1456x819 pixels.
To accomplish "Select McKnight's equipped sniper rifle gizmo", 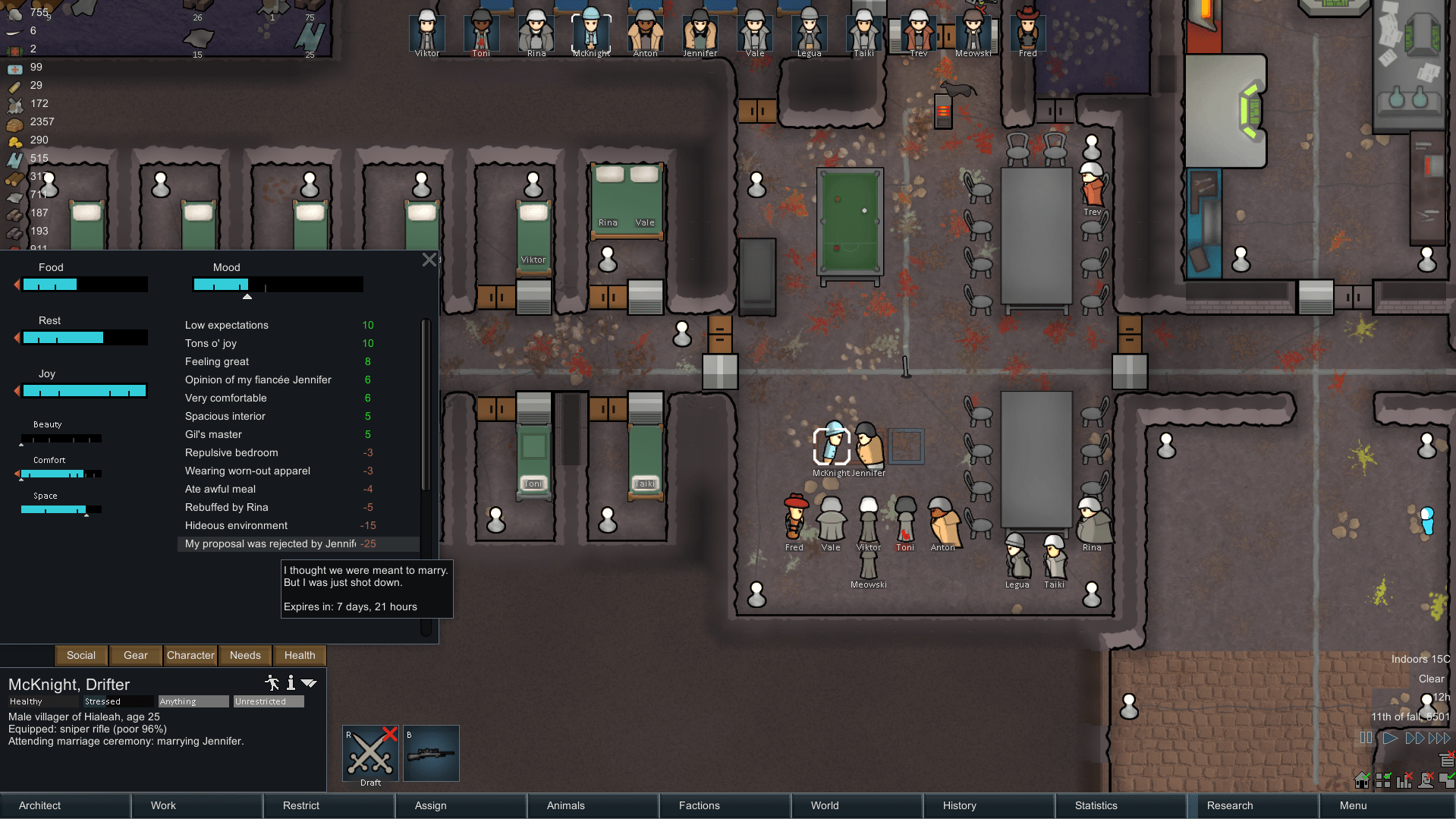I will (431, 753).
